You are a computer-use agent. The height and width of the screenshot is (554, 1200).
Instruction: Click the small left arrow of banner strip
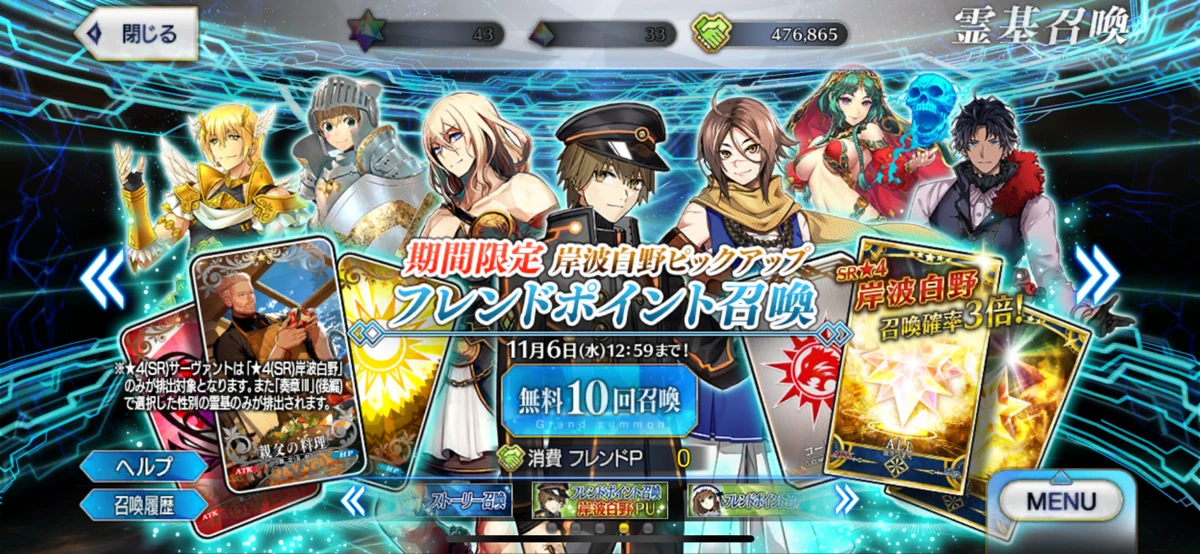point(353,497)
